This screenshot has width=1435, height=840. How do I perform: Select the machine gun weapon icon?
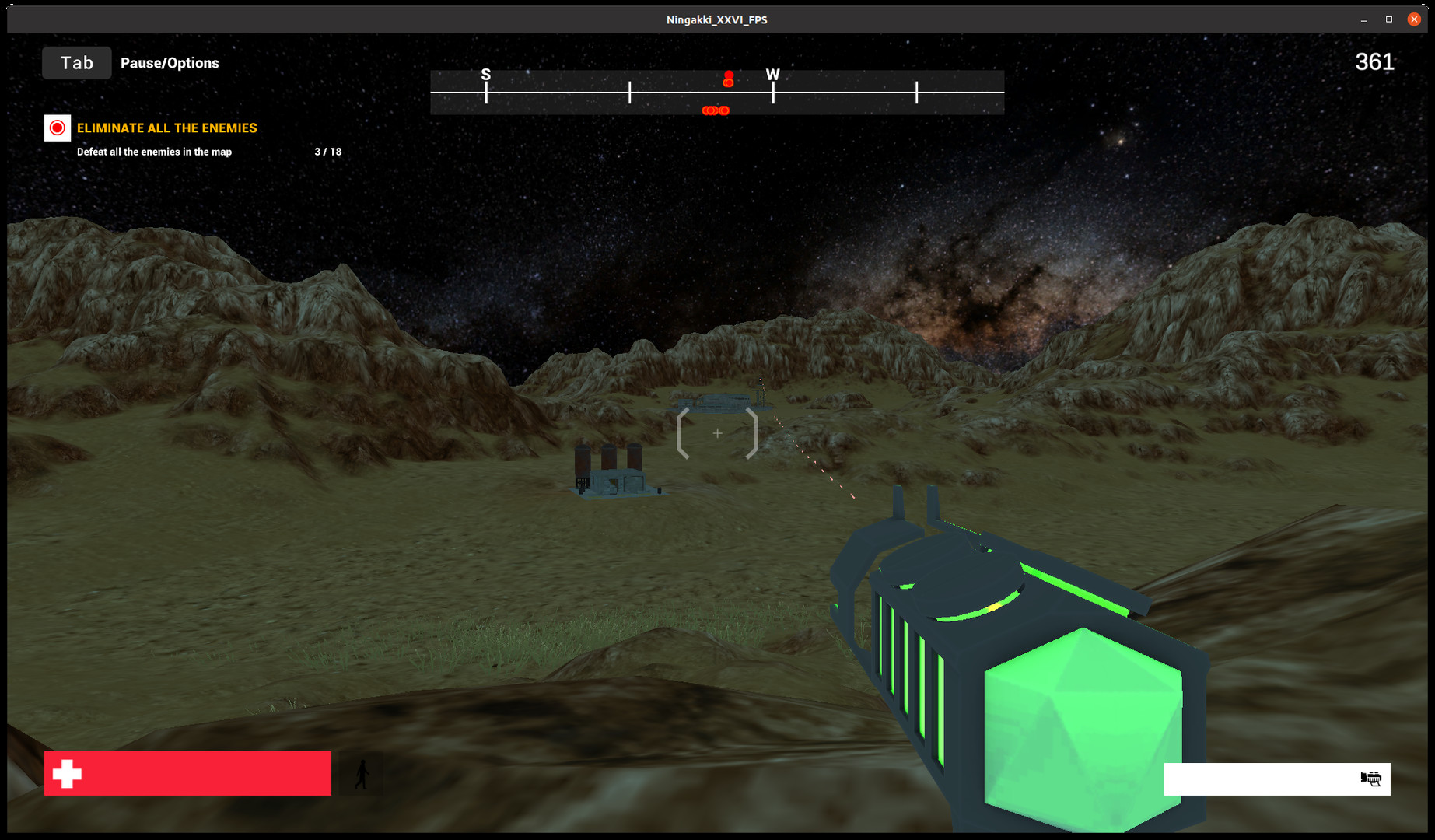1370,779
